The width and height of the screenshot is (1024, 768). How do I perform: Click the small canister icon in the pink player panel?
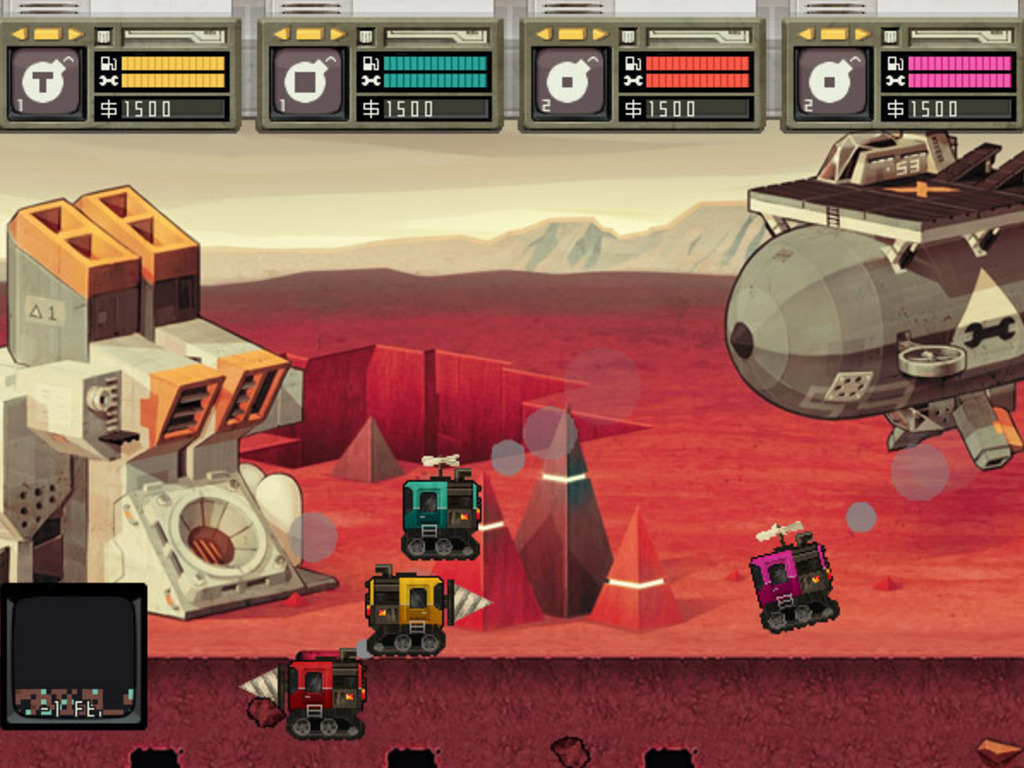point(890,36)
